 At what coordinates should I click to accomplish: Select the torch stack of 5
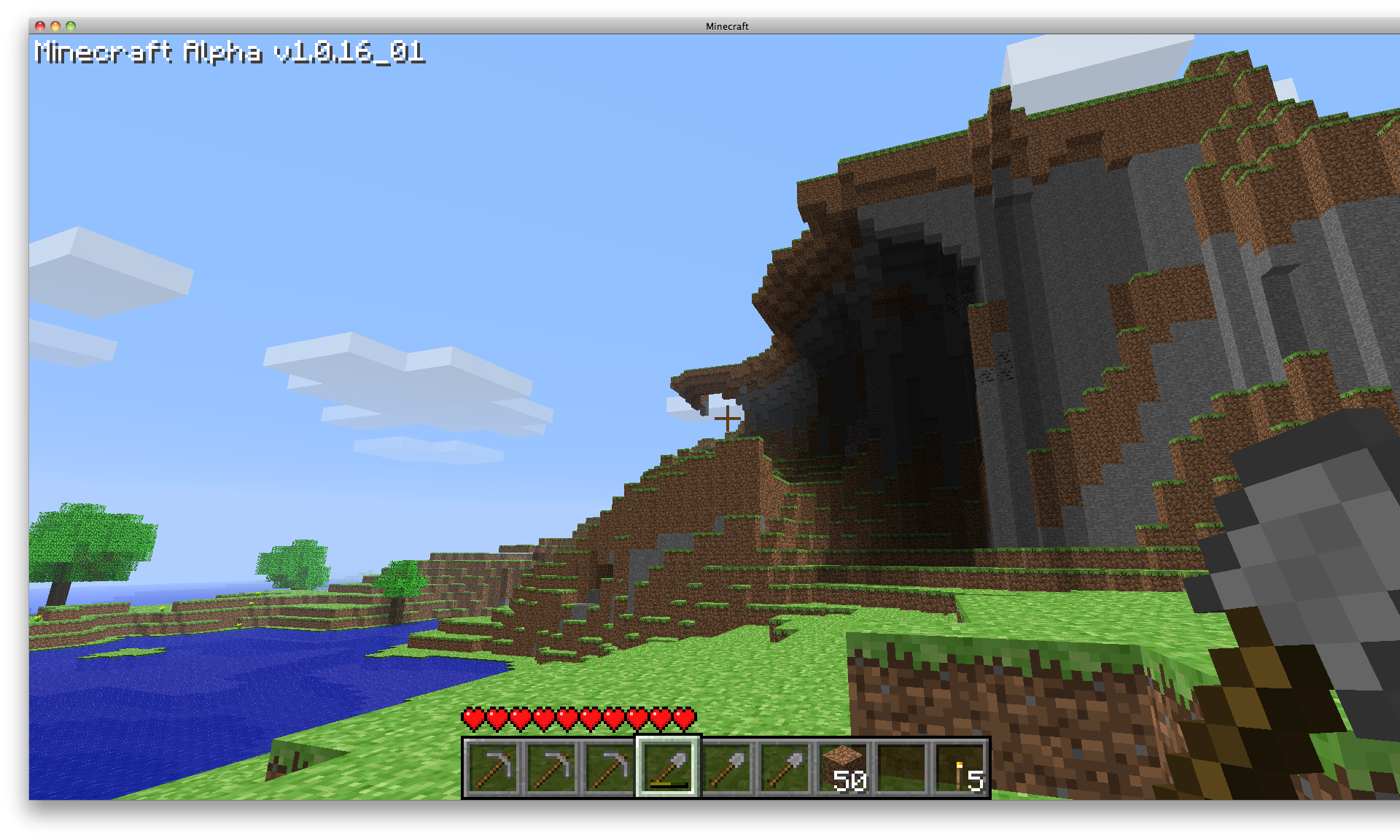(960, 769)
